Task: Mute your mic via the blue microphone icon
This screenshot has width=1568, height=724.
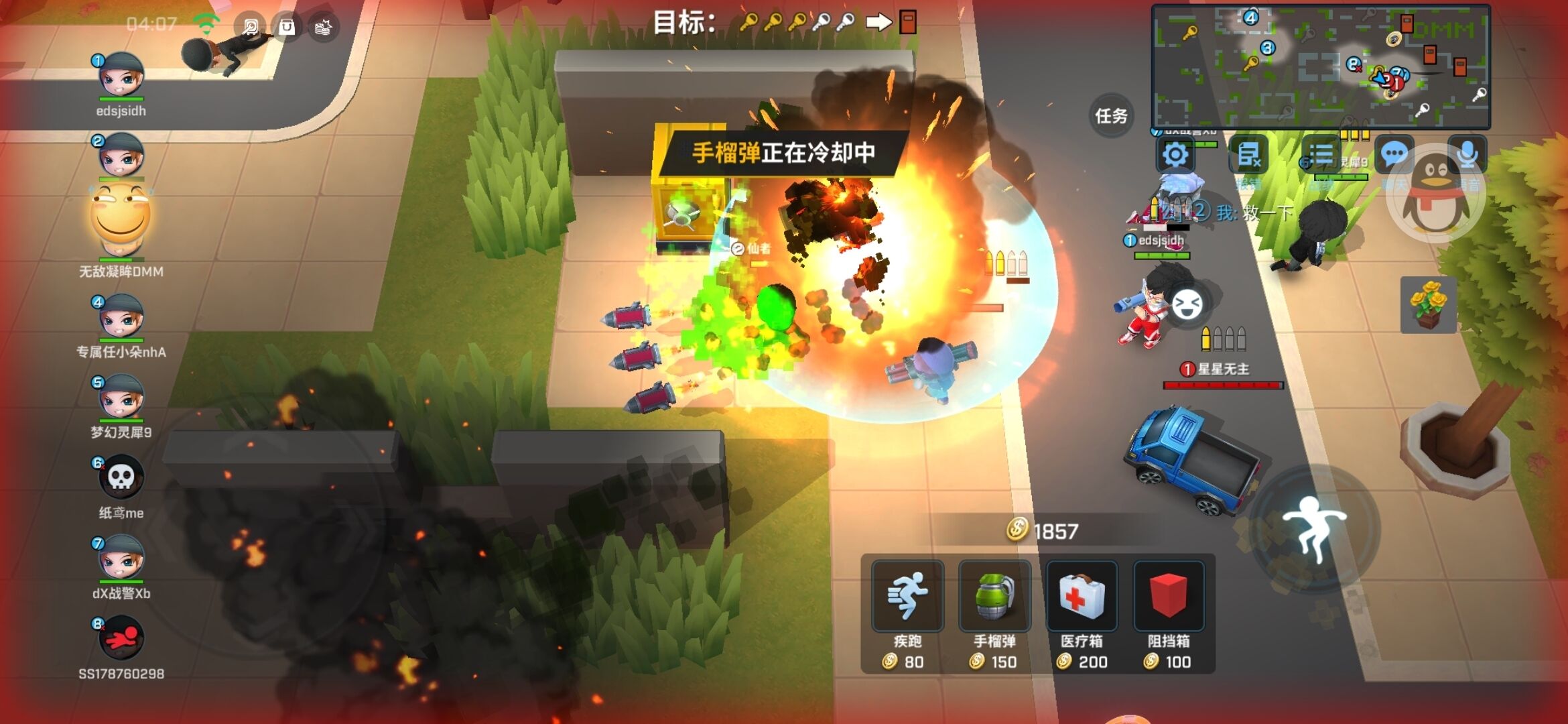Action: pos(1469,153)
